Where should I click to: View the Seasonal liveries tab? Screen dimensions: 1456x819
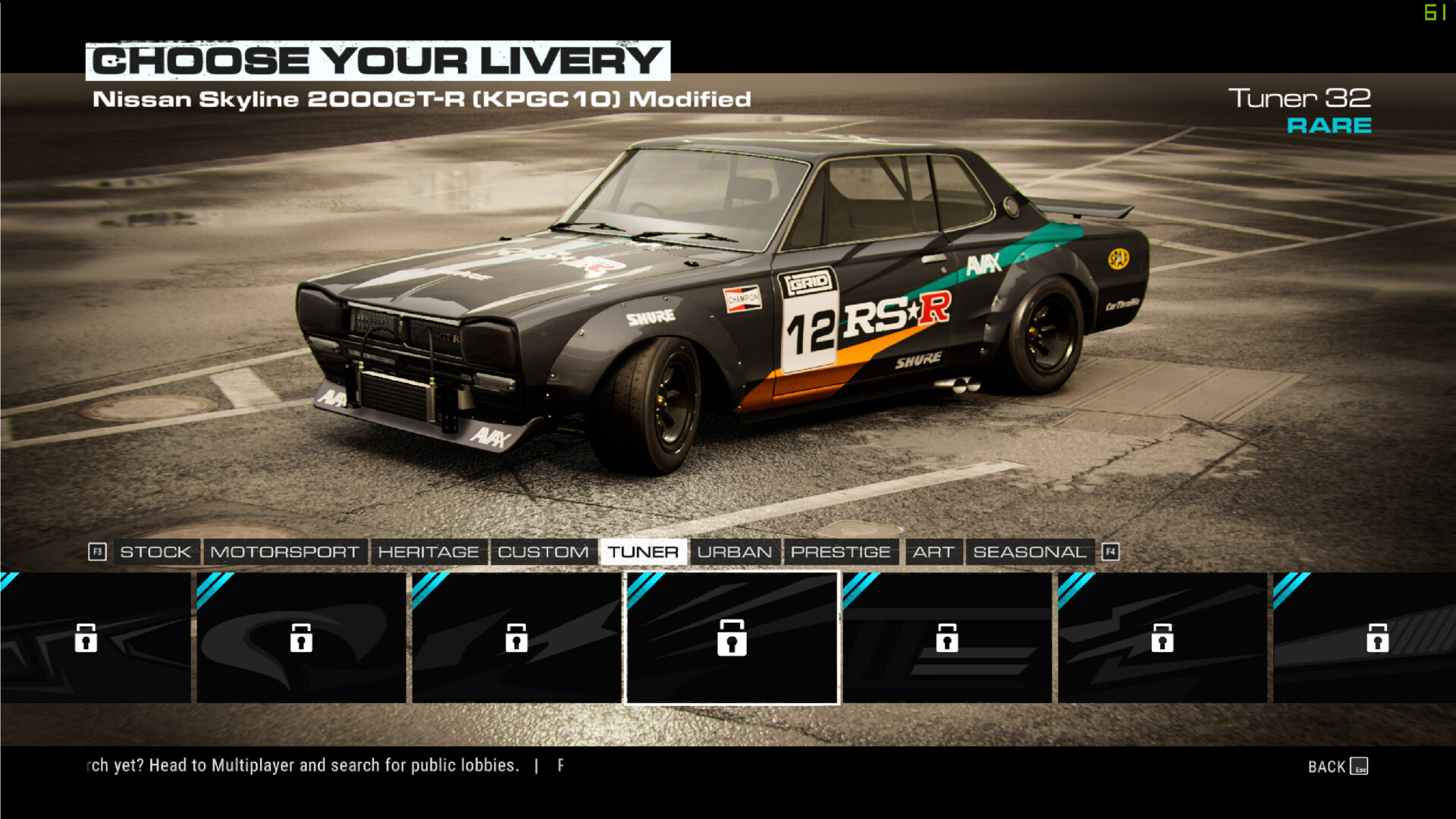click(1029, 552)
